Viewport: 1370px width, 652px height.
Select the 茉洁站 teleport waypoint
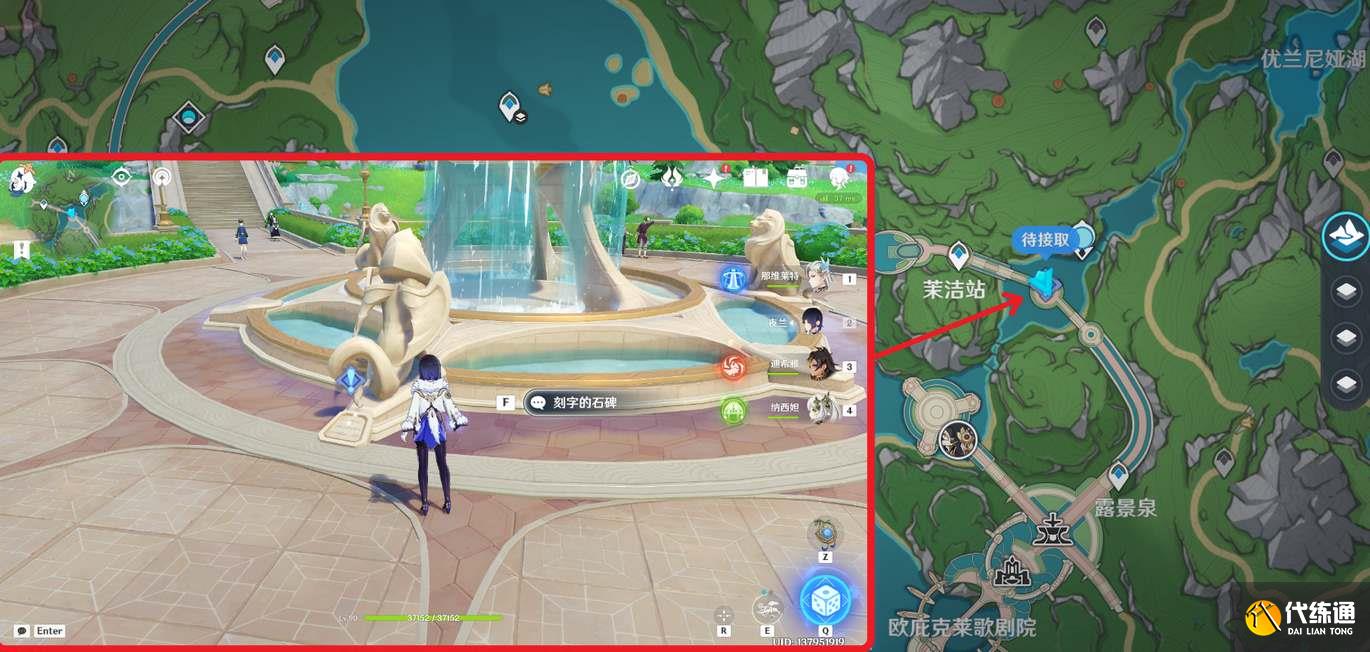coord(959,254)
